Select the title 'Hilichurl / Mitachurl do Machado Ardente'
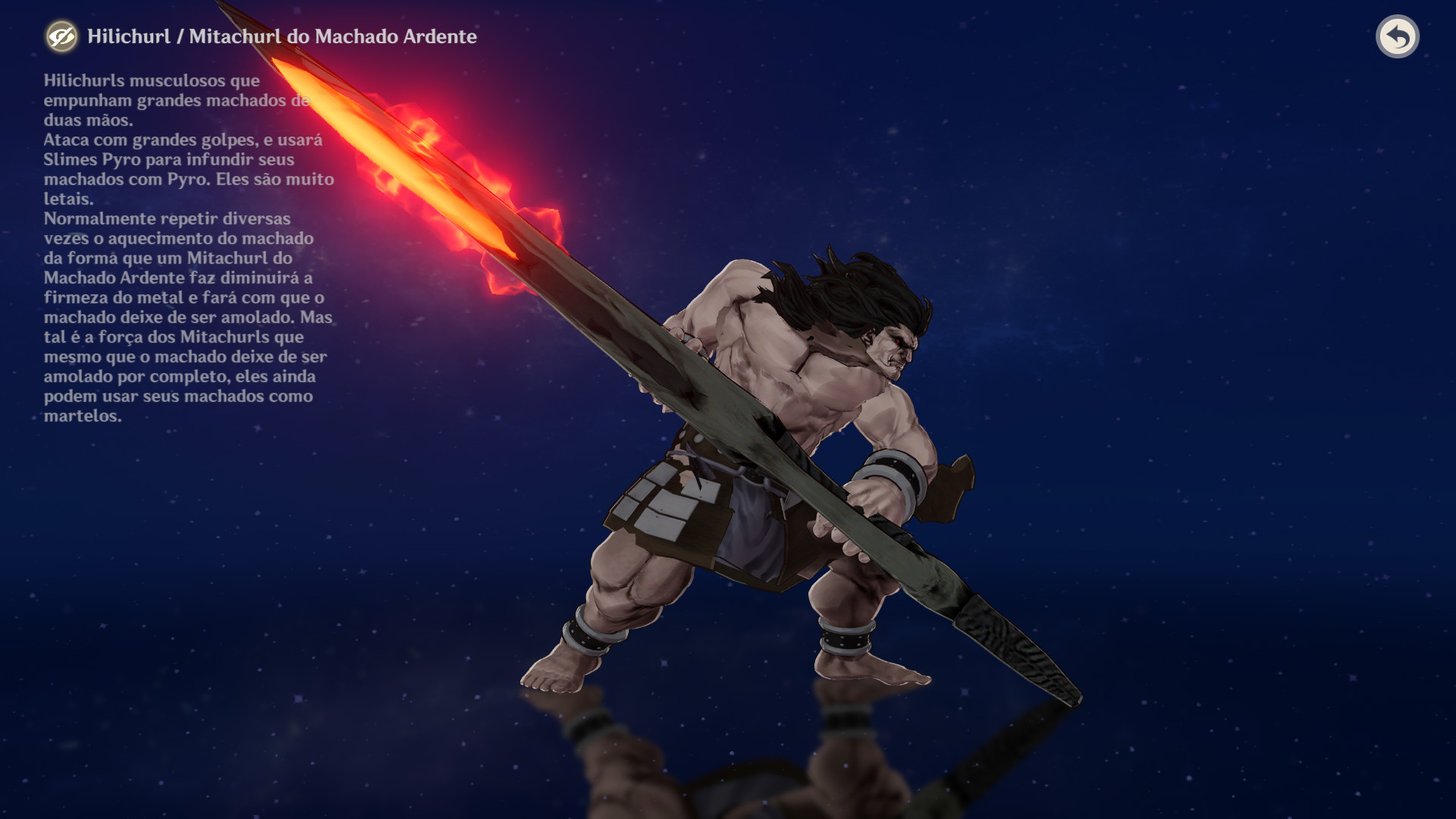The height and width of the screenshot is (819, 1456). (281, 36)
